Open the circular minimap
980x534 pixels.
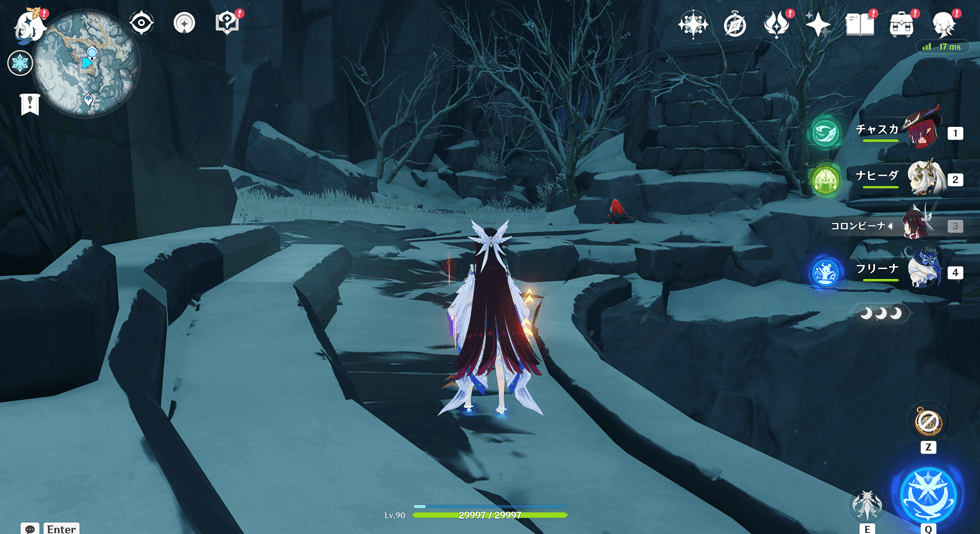tap(87, 64)
